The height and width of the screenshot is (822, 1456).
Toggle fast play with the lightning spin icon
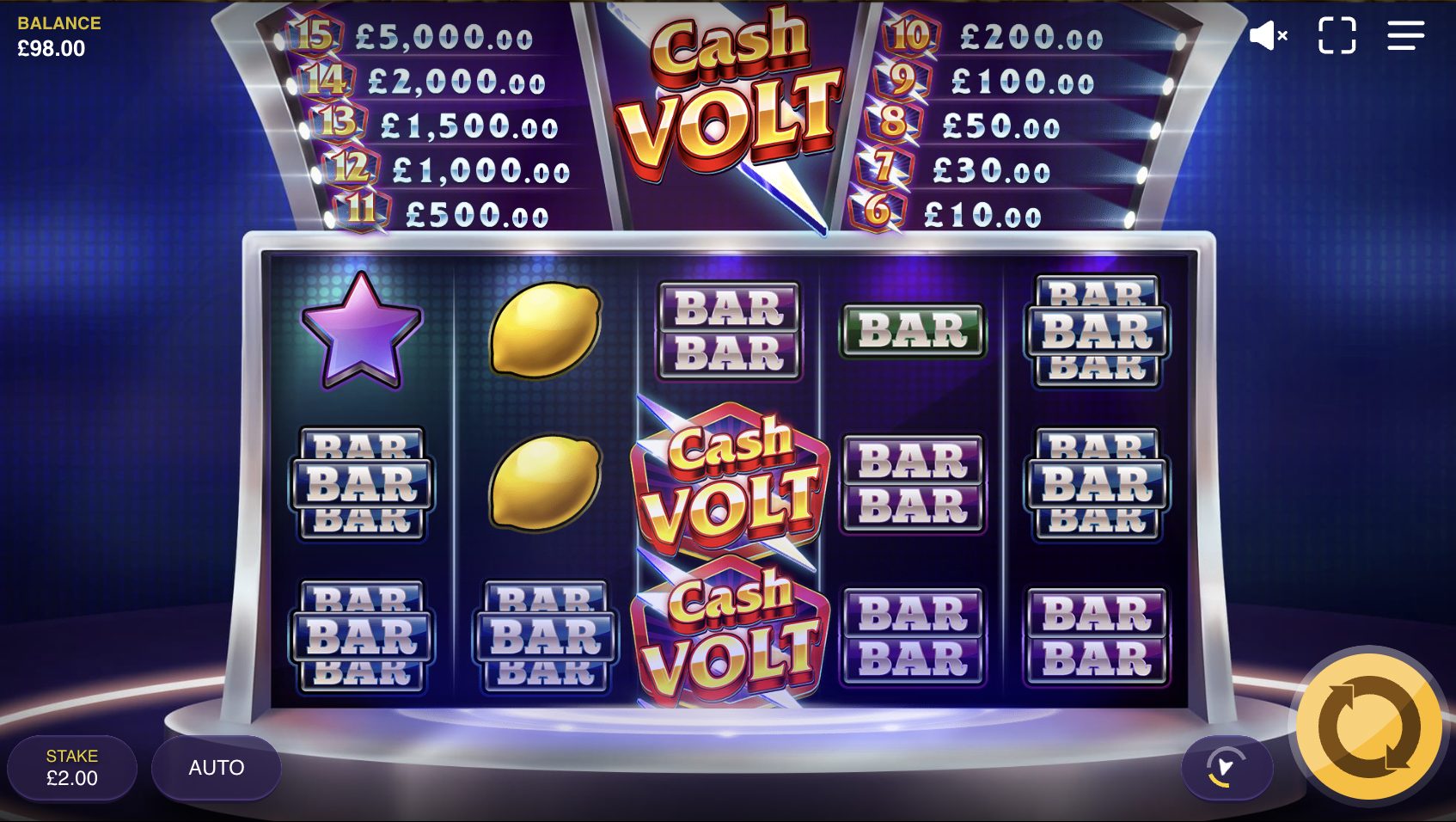pyautogui.click(x=1227, y=769)
